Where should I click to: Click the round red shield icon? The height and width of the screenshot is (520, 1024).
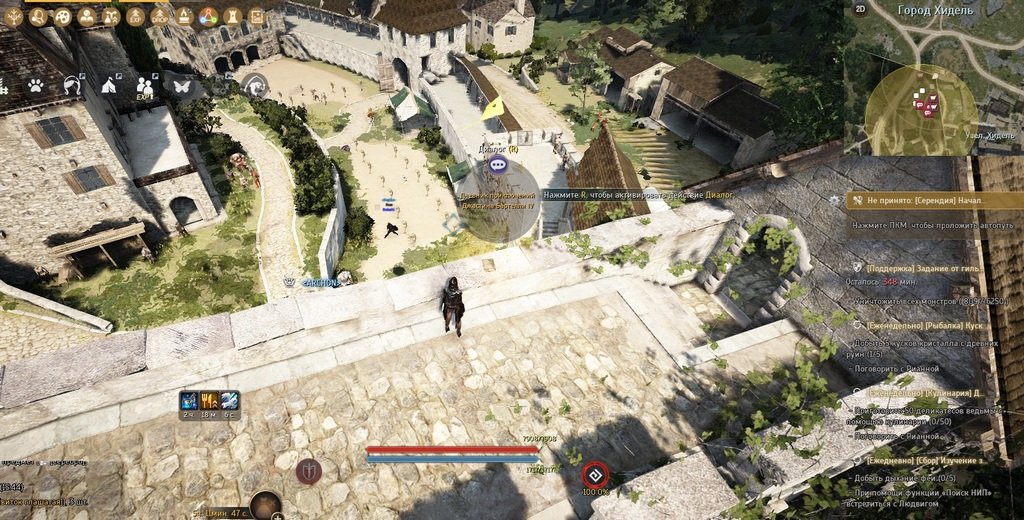click(x=309, y=470)
